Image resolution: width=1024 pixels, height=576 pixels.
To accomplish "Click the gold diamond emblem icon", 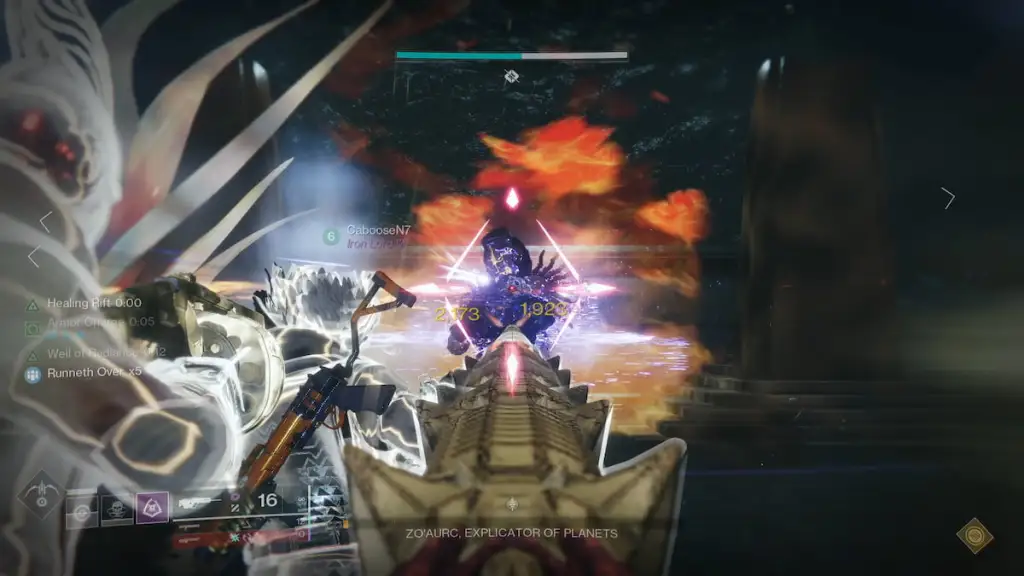I will (x=975, y=535).
